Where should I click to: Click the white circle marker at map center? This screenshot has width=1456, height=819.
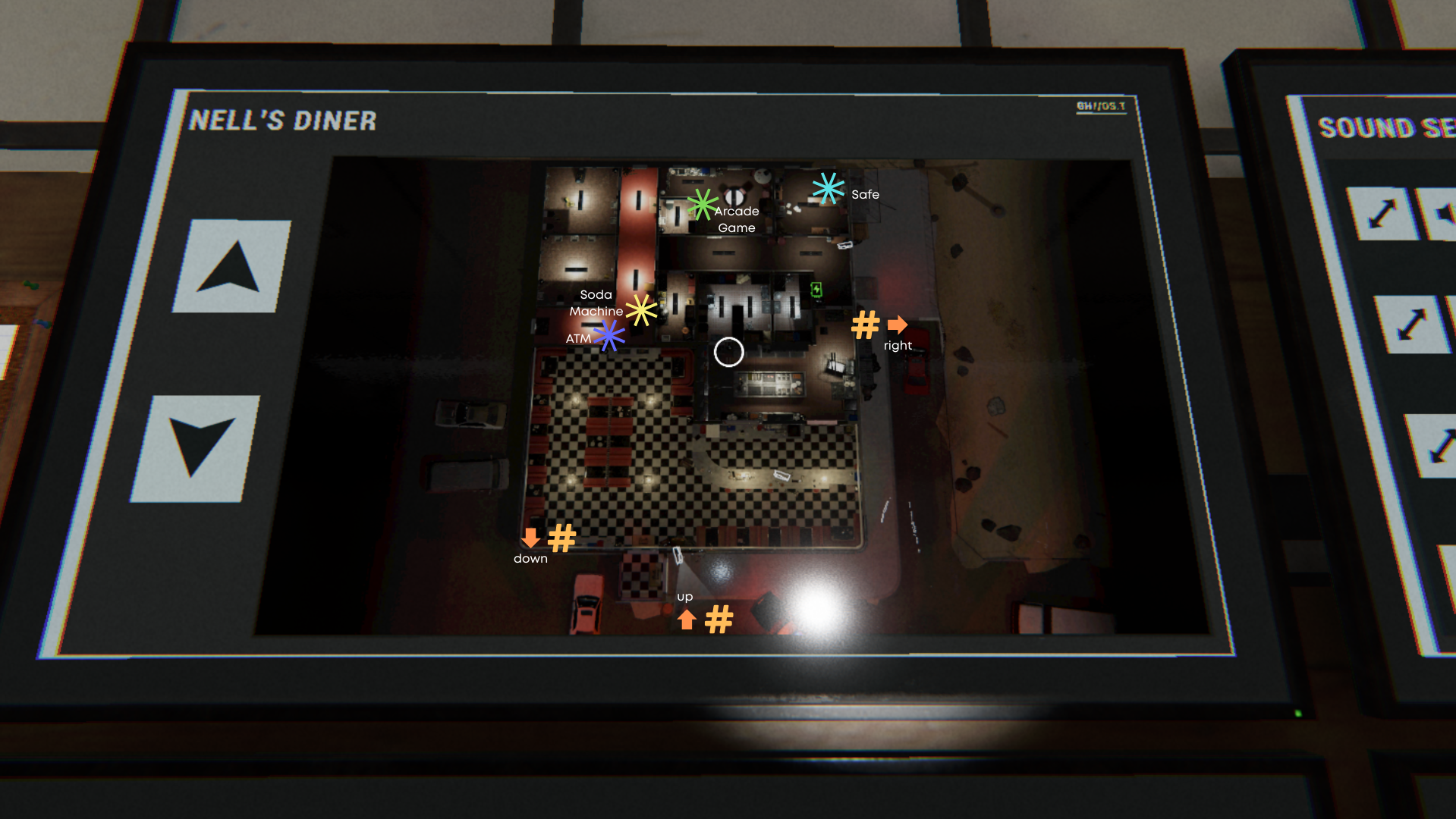(729, 351)
